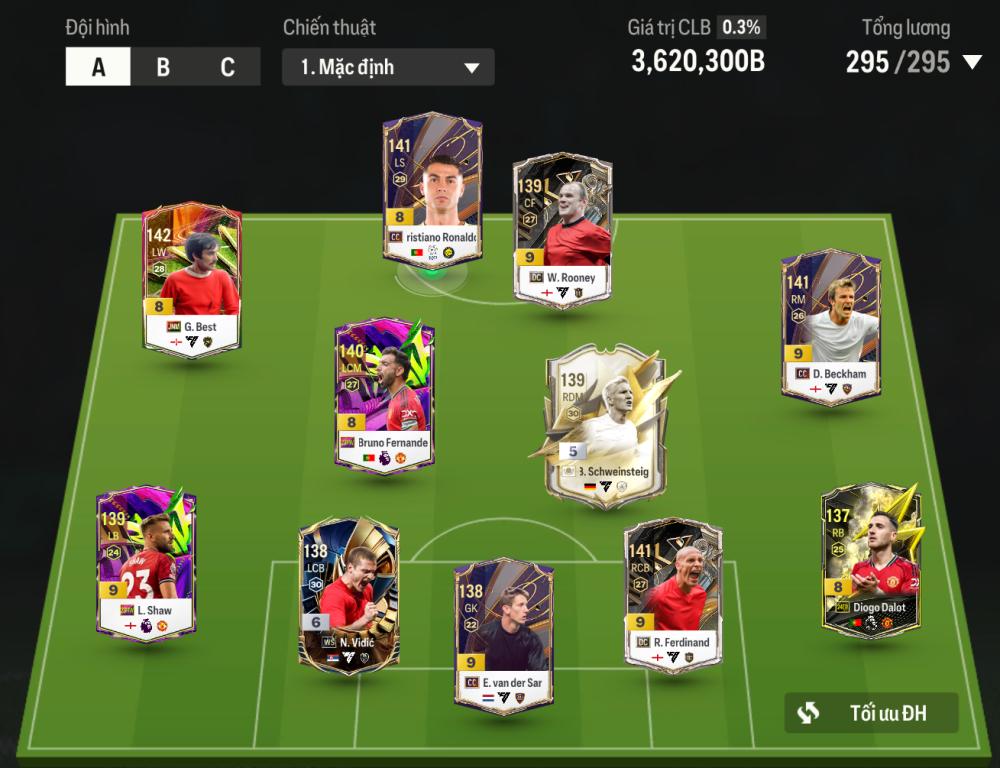Open the Mặc định tactics dropdown
This screenshot has height=768, width=1000.
click(x=388, y=67)
